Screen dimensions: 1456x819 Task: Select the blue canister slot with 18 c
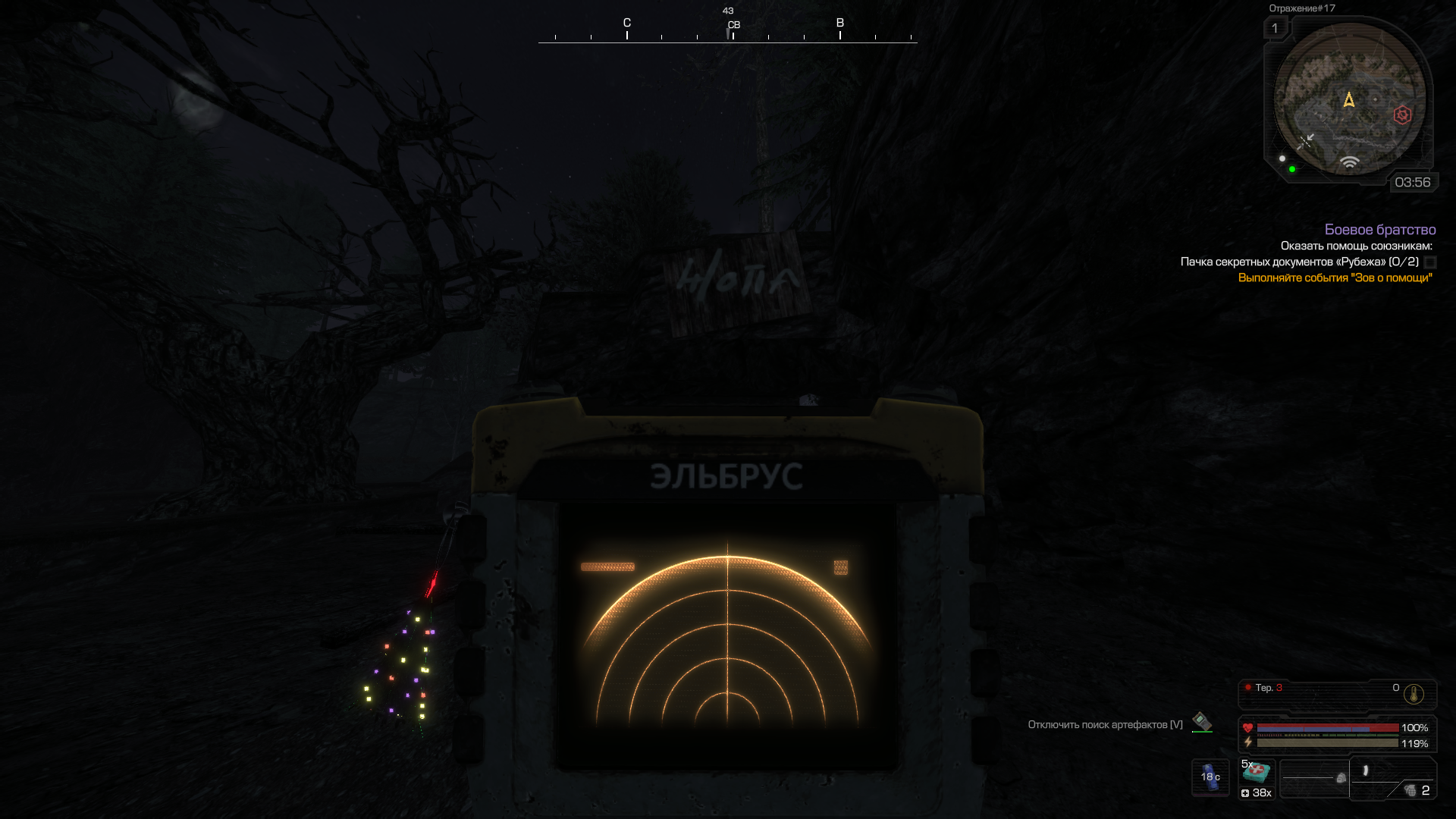pyautogui.click(x=1210, y=777)
